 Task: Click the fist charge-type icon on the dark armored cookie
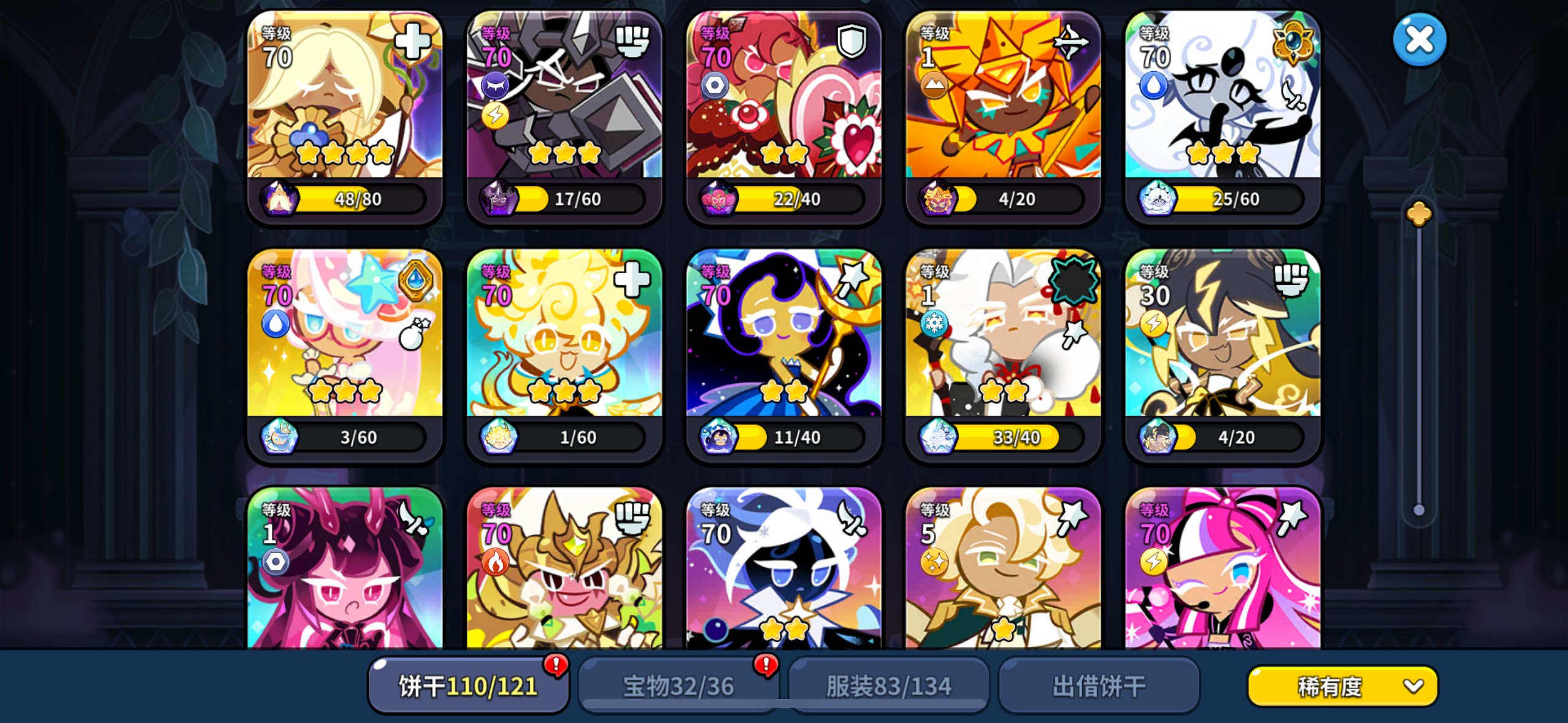[633, 41]
